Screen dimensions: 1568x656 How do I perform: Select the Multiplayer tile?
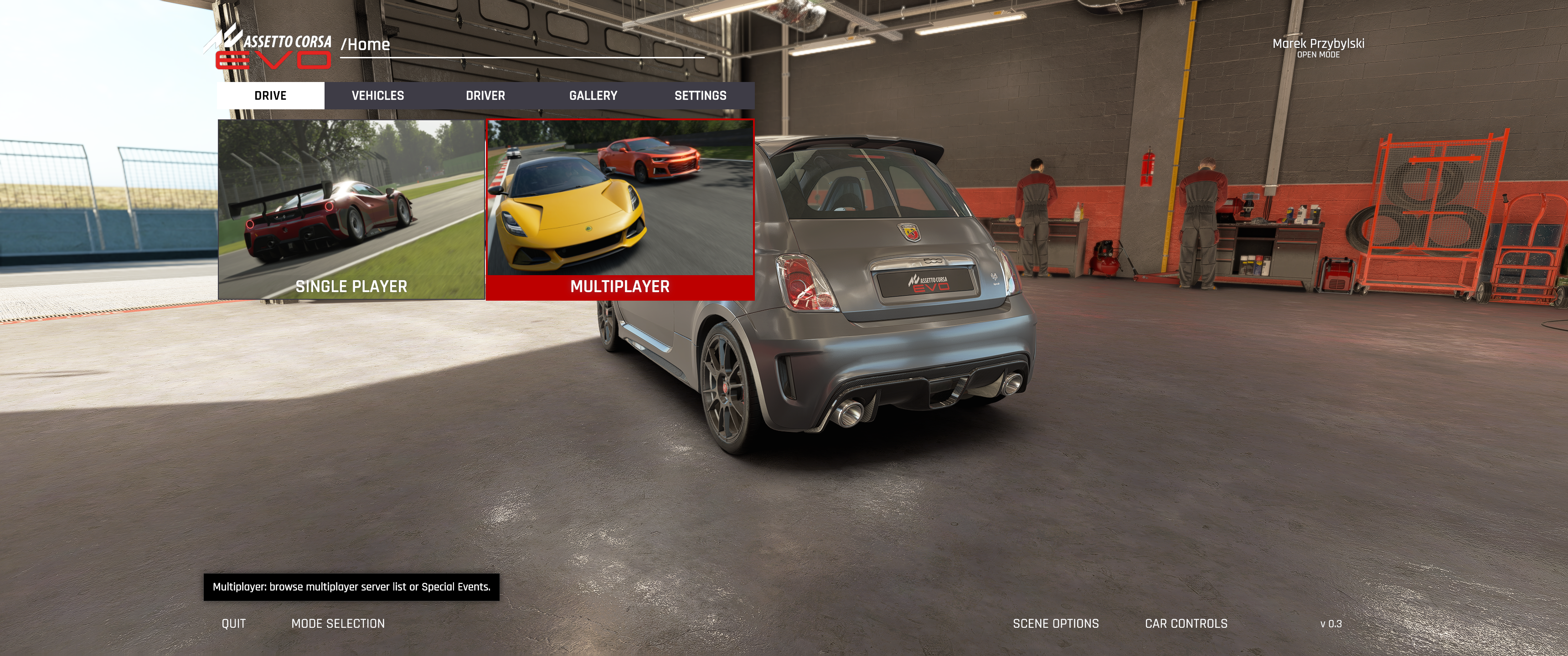click(x=619, y=210)
